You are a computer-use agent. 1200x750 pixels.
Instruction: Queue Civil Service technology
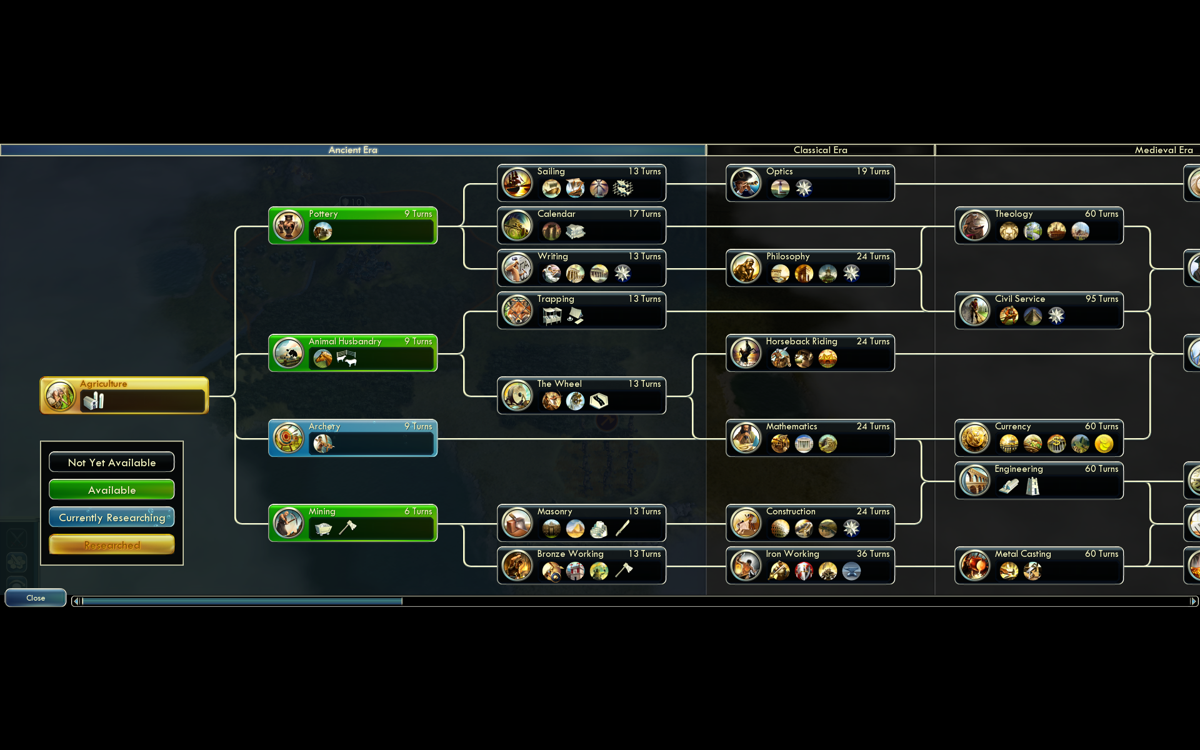point(1039,311)
